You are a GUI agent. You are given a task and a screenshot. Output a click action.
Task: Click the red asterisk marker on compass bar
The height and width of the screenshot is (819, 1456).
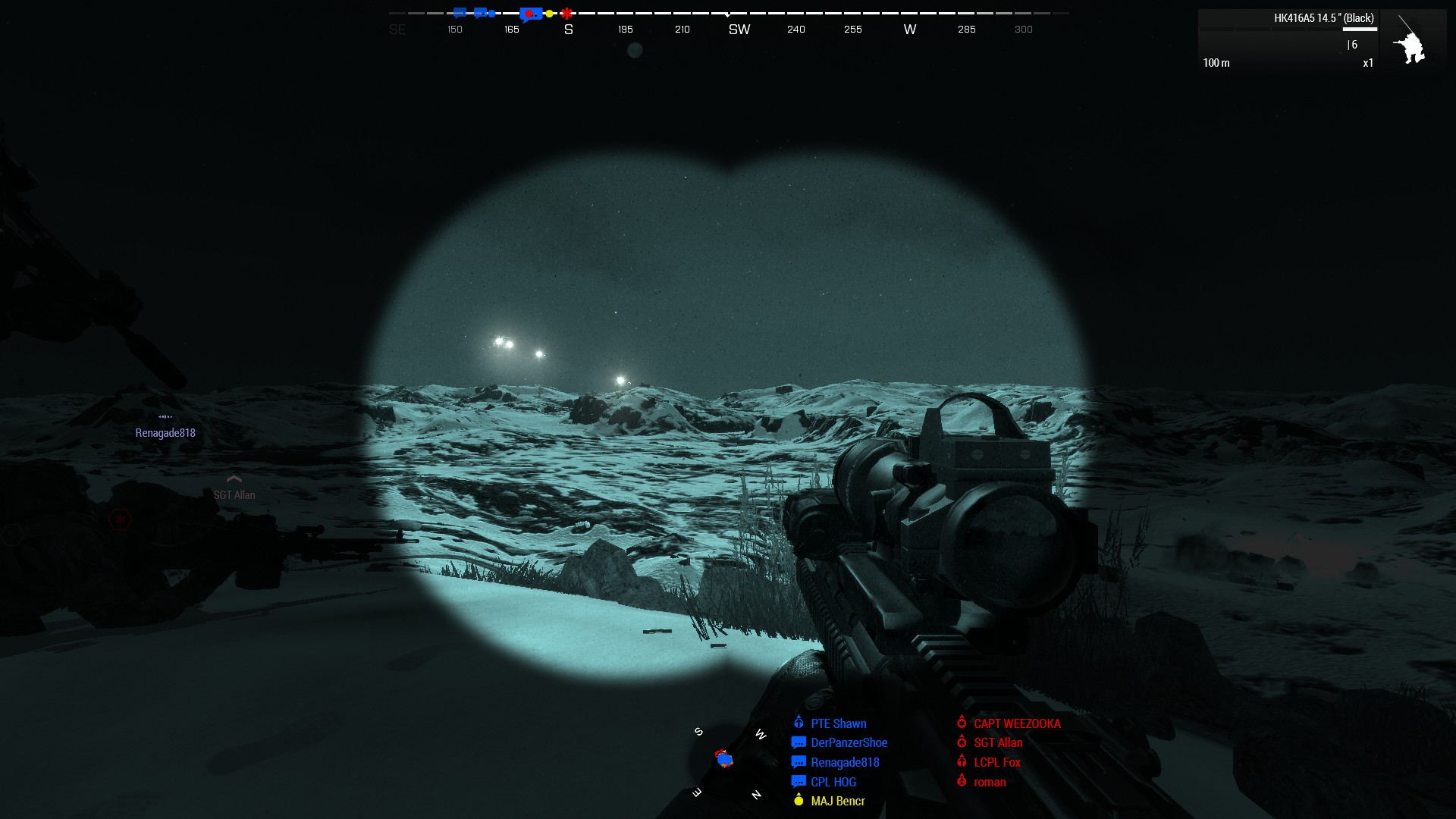565,13
